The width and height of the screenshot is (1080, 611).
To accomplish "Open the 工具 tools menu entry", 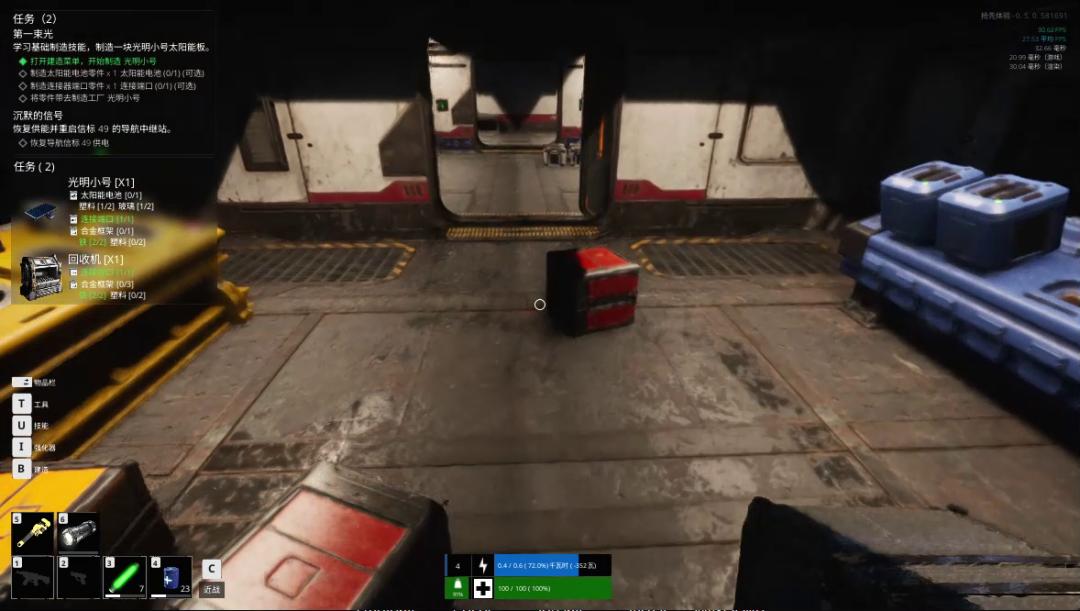I will click(21, 404).
